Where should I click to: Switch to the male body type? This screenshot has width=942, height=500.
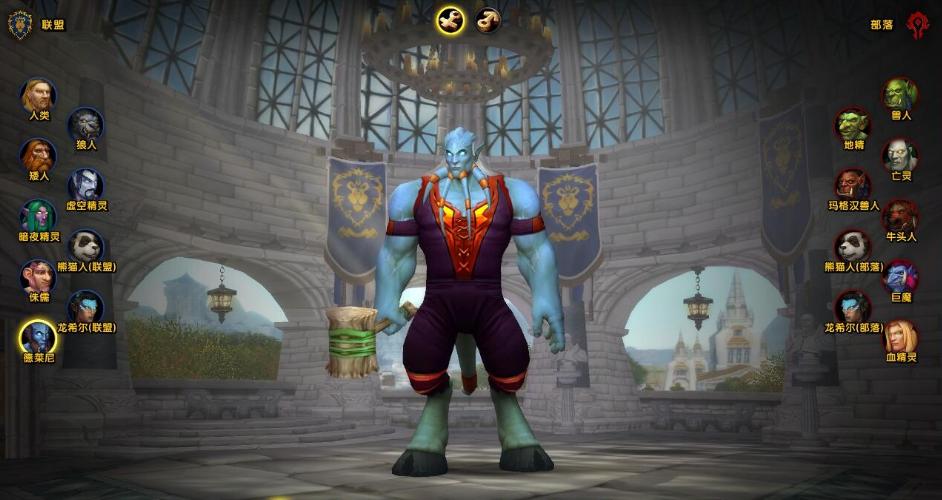[x=451, y=20]
